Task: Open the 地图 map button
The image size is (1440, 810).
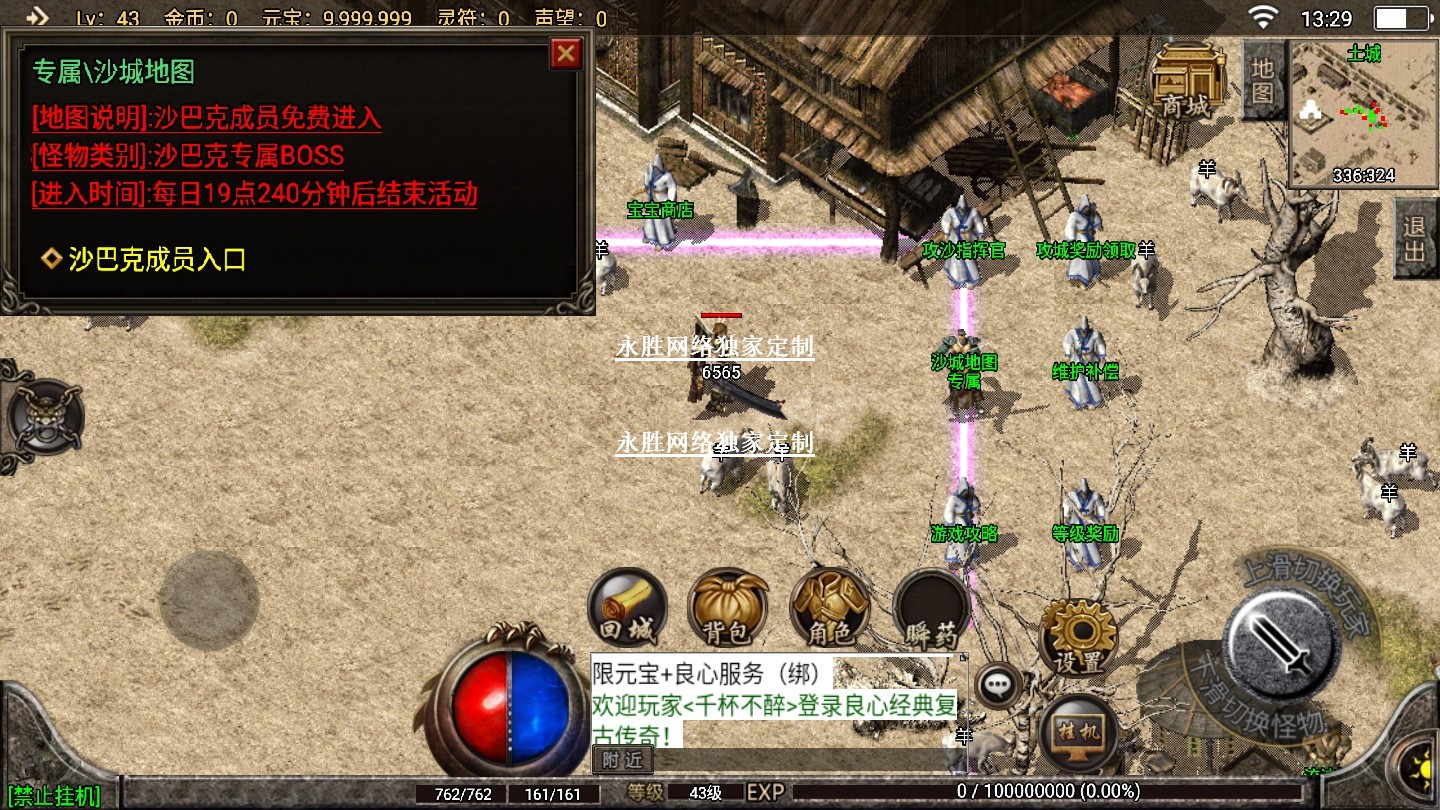Action: pos(1263,80)
